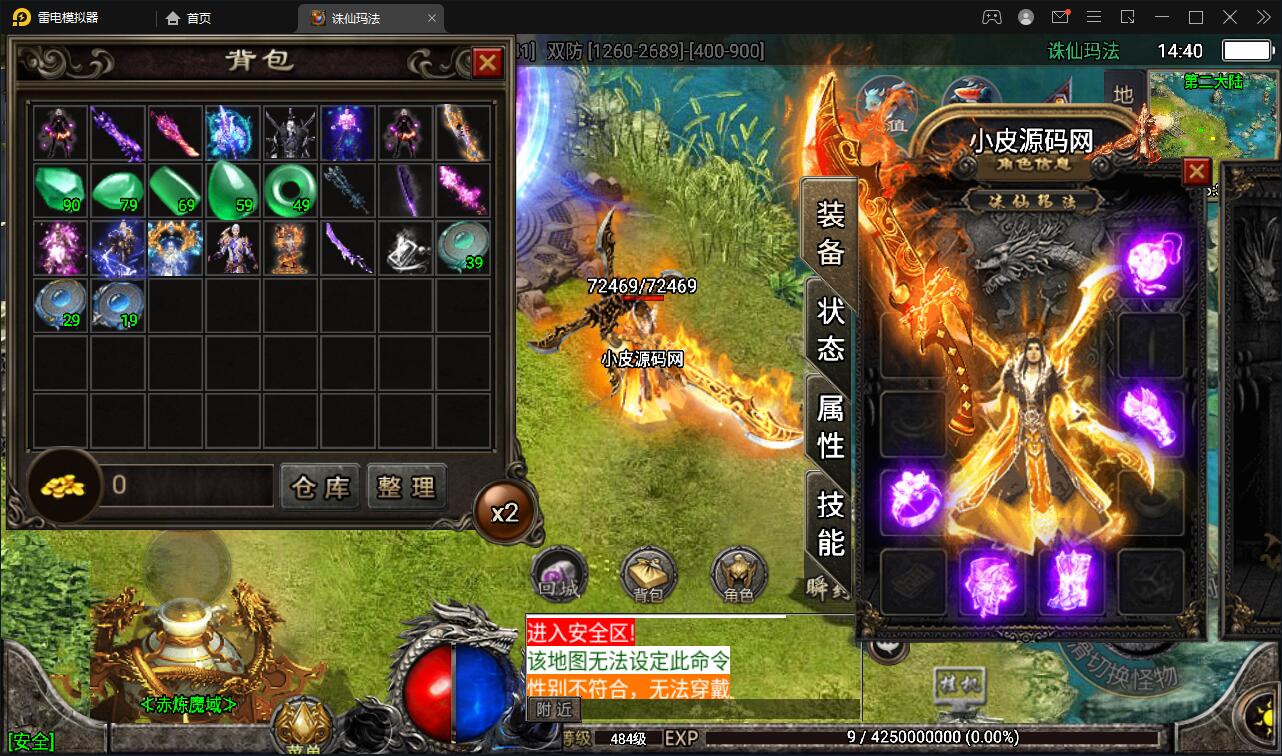Open the 状态 status tab
The image size is (1282, 756).
tap(831, 329)
